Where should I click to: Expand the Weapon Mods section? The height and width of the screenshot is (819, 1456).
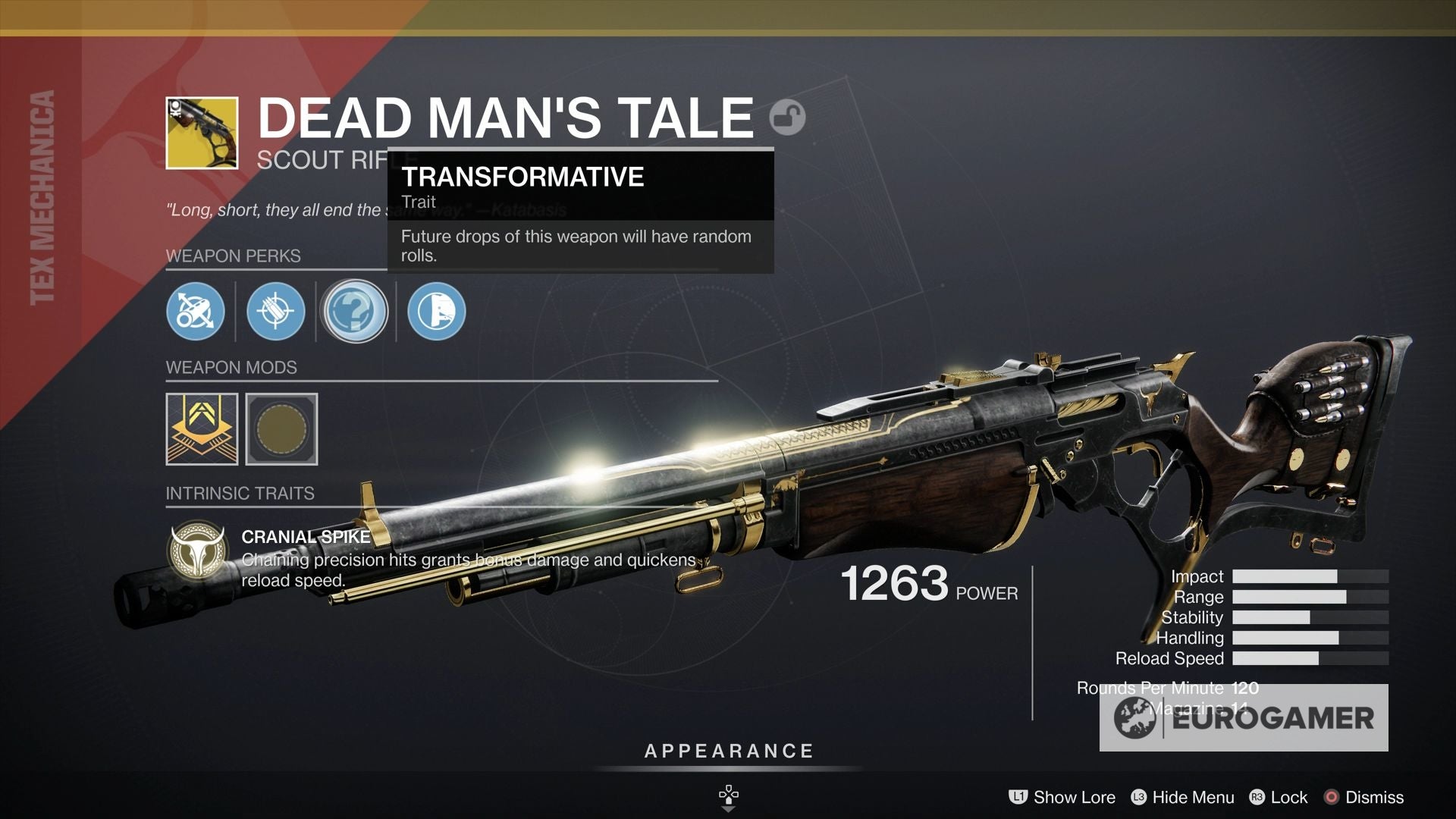coord(230,367)
